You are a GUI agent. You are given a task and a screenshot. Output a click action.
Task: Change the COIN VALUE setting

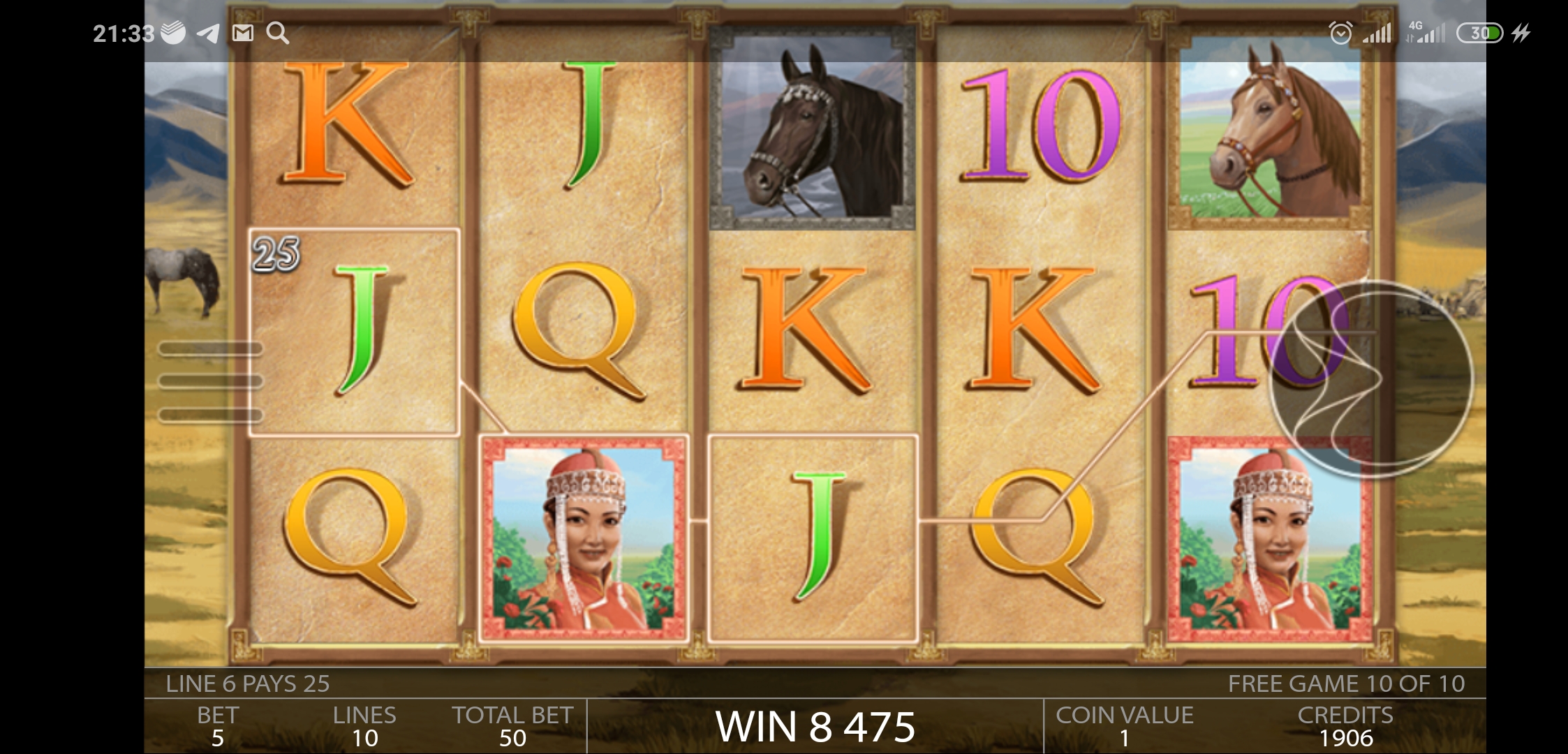1124,726
